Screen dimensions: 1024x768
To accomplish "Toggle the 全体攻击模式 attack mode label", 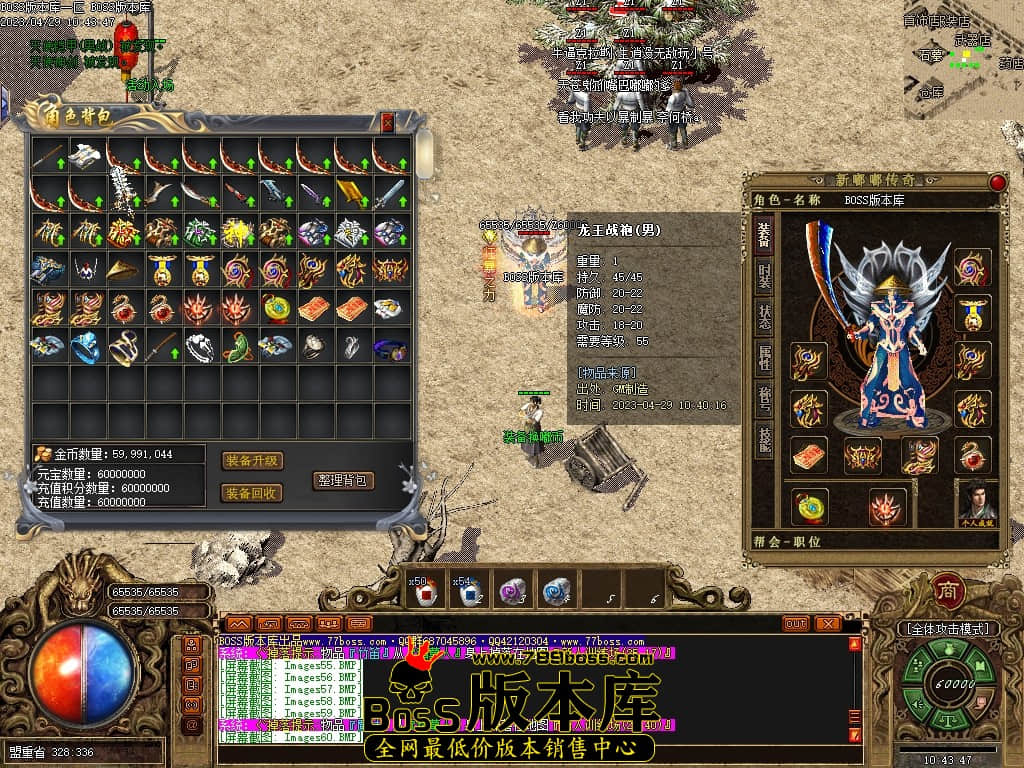I will tap(947, 629).
